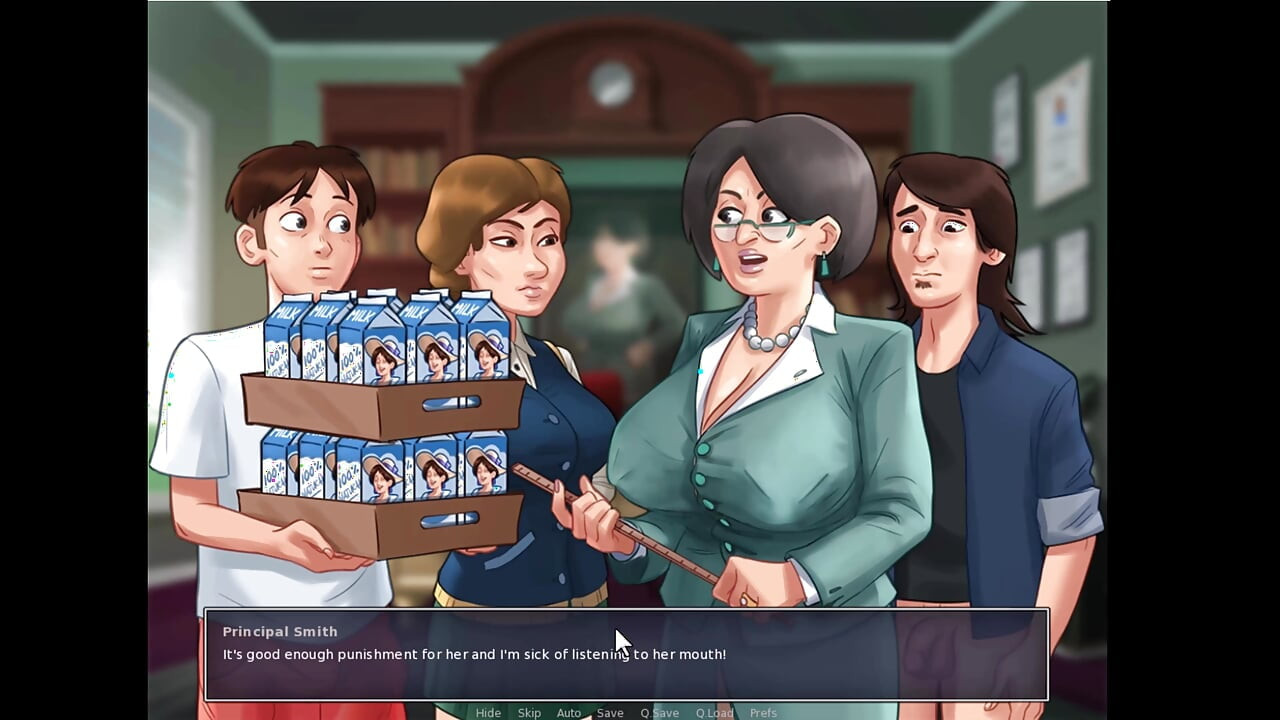Open the Prefs settings menu
Viewport: 1280px width, 720px height.
click(764, 712)
